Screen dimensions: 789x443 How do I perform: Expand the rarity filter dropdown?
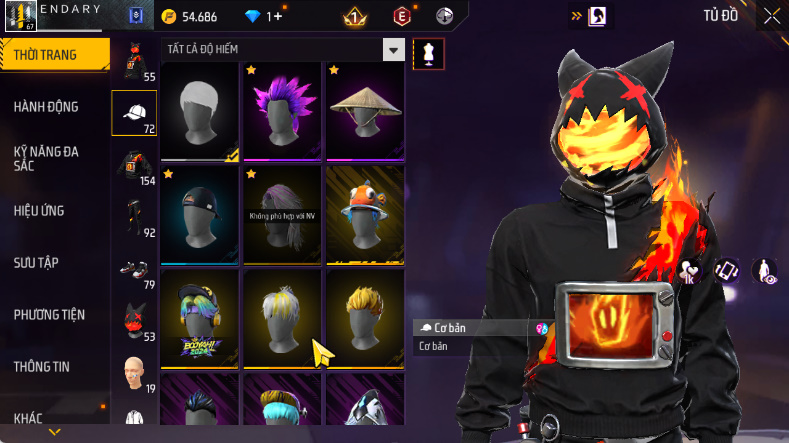(394, 50)
